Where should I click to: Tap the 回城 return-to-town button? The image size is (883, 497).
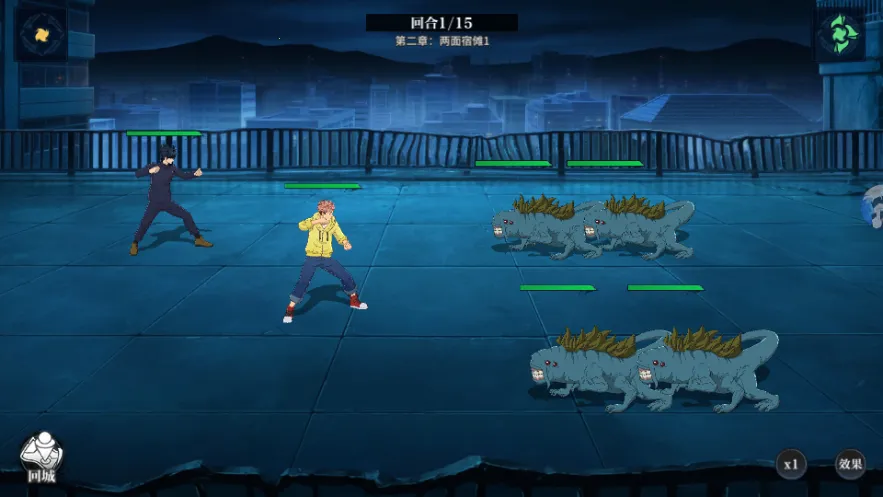pos(42,458)
